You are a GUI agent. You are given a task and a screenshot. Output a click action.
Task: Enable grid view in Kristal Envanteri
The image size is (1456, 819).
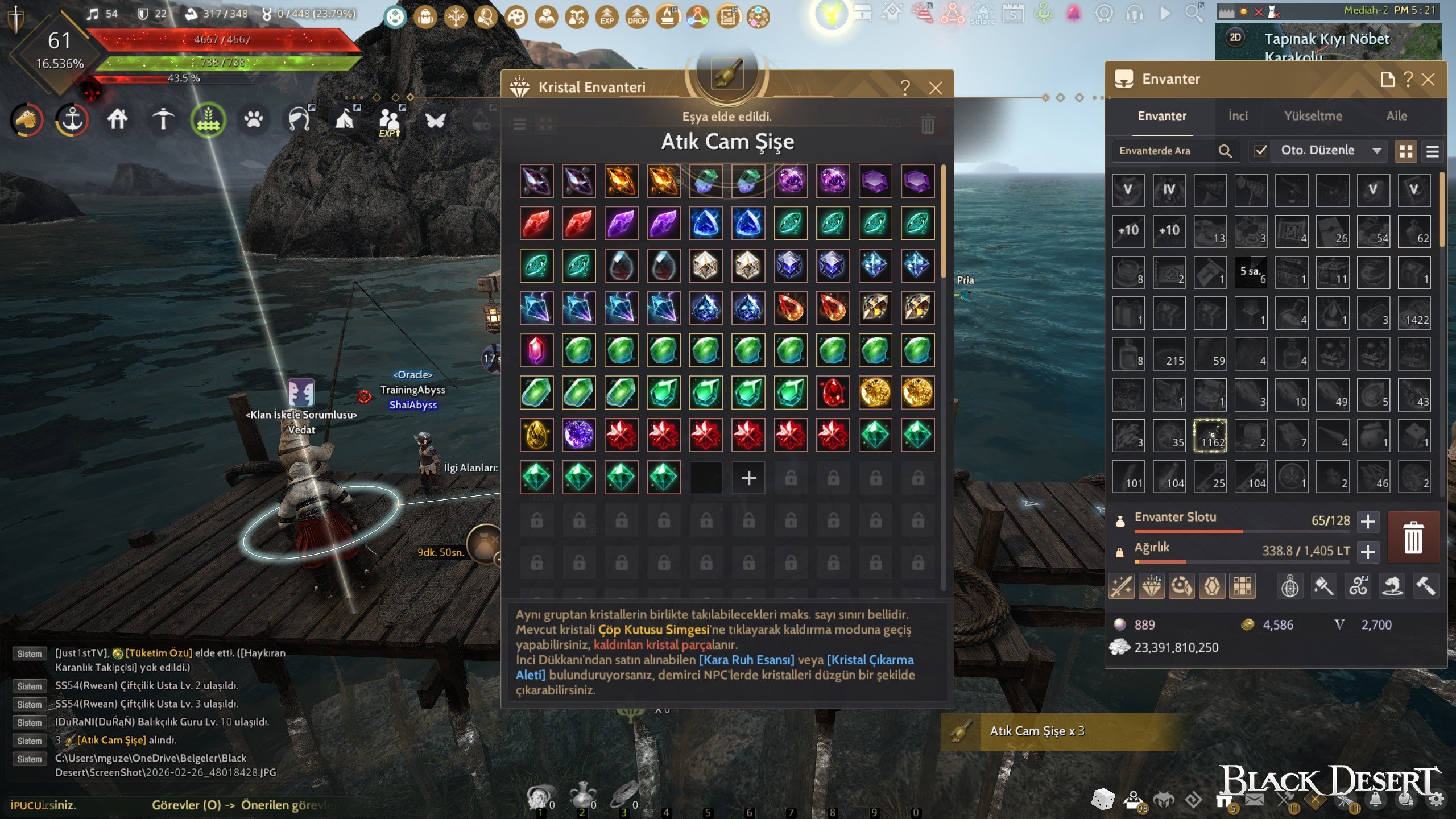pos(546,124)
